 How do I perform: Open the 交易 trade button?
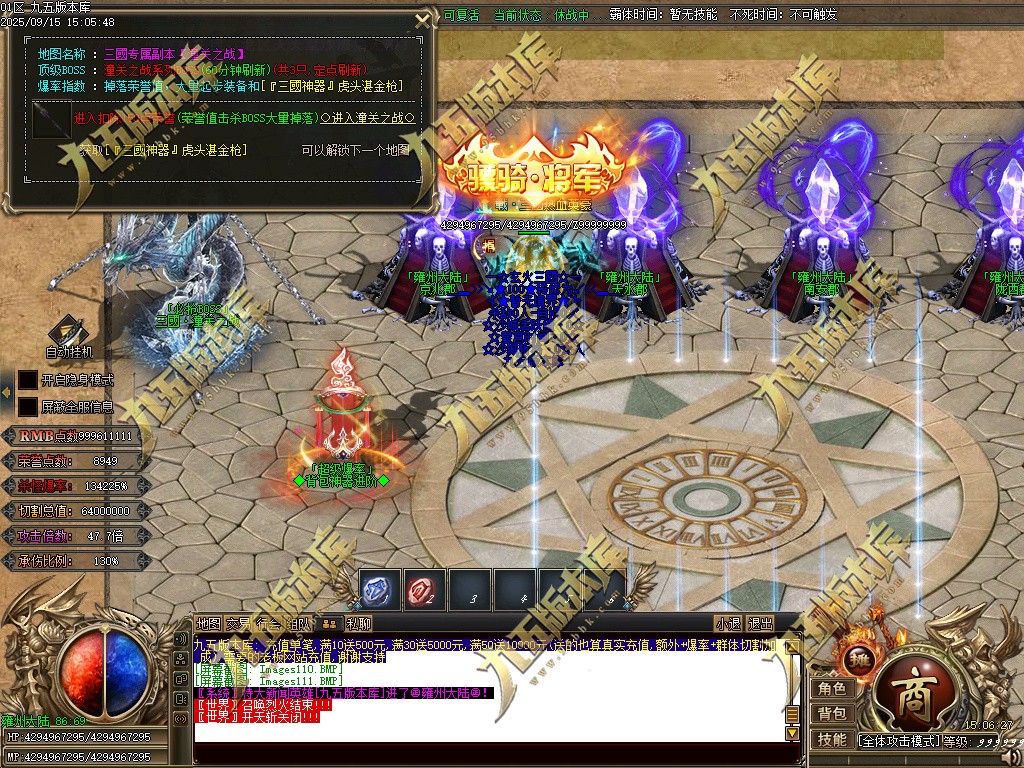click(238, 624)
